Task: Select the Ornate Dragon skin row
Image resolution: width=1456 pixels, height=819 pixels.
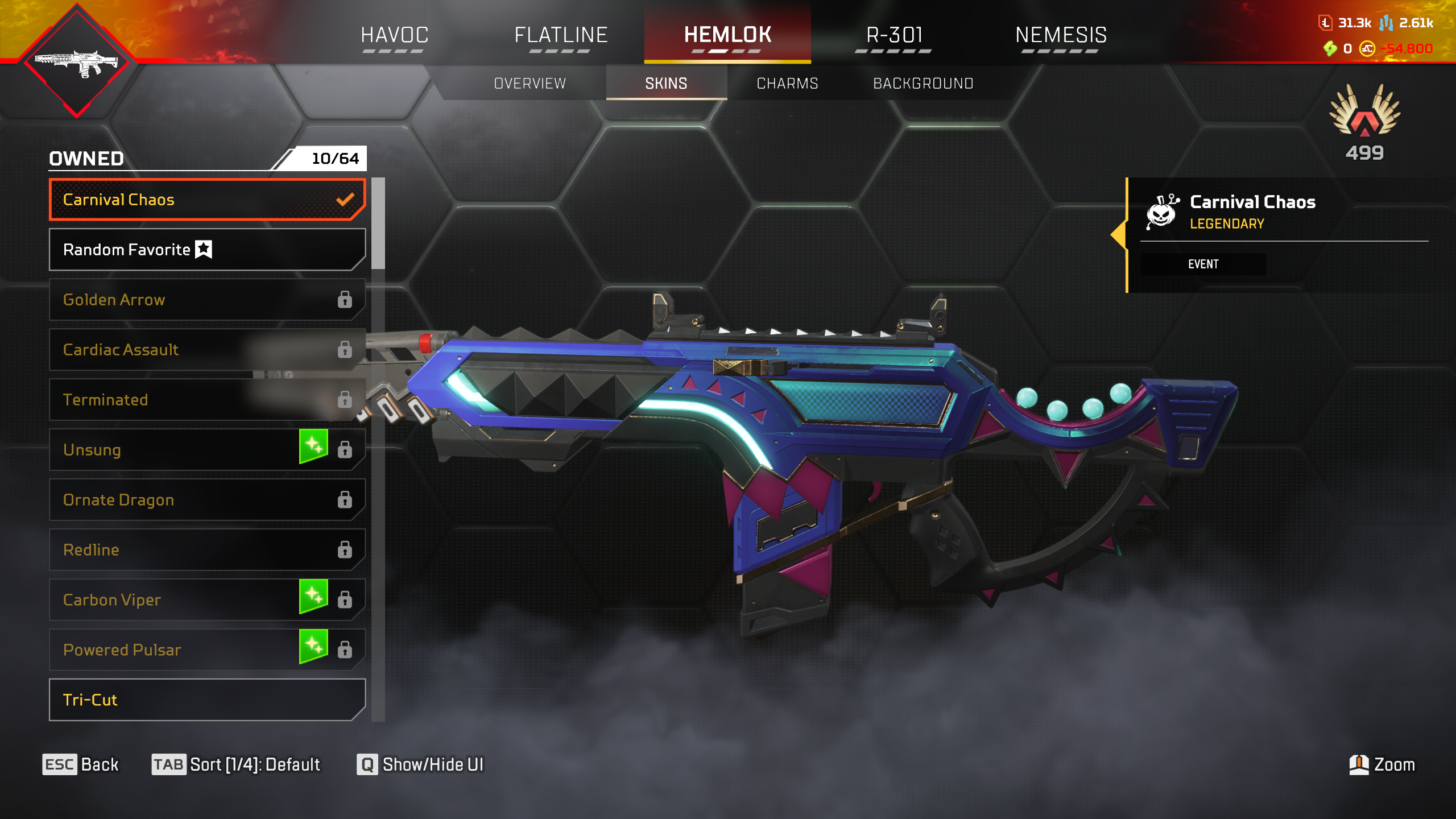Action: [x=207, y=500]
